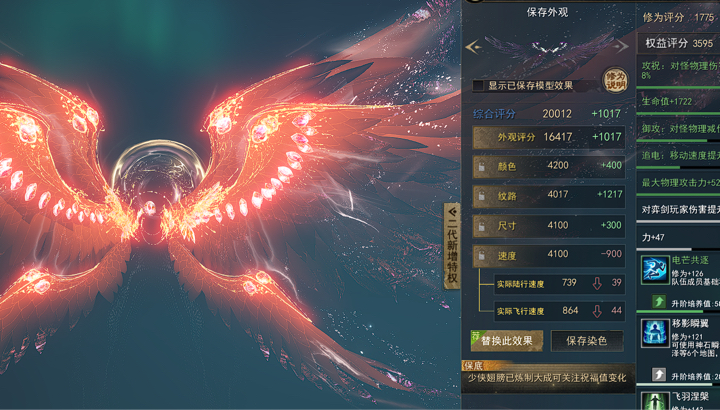
Task: Toggle the lock on the 尺寸 row
Action: [x=481, y=226]
